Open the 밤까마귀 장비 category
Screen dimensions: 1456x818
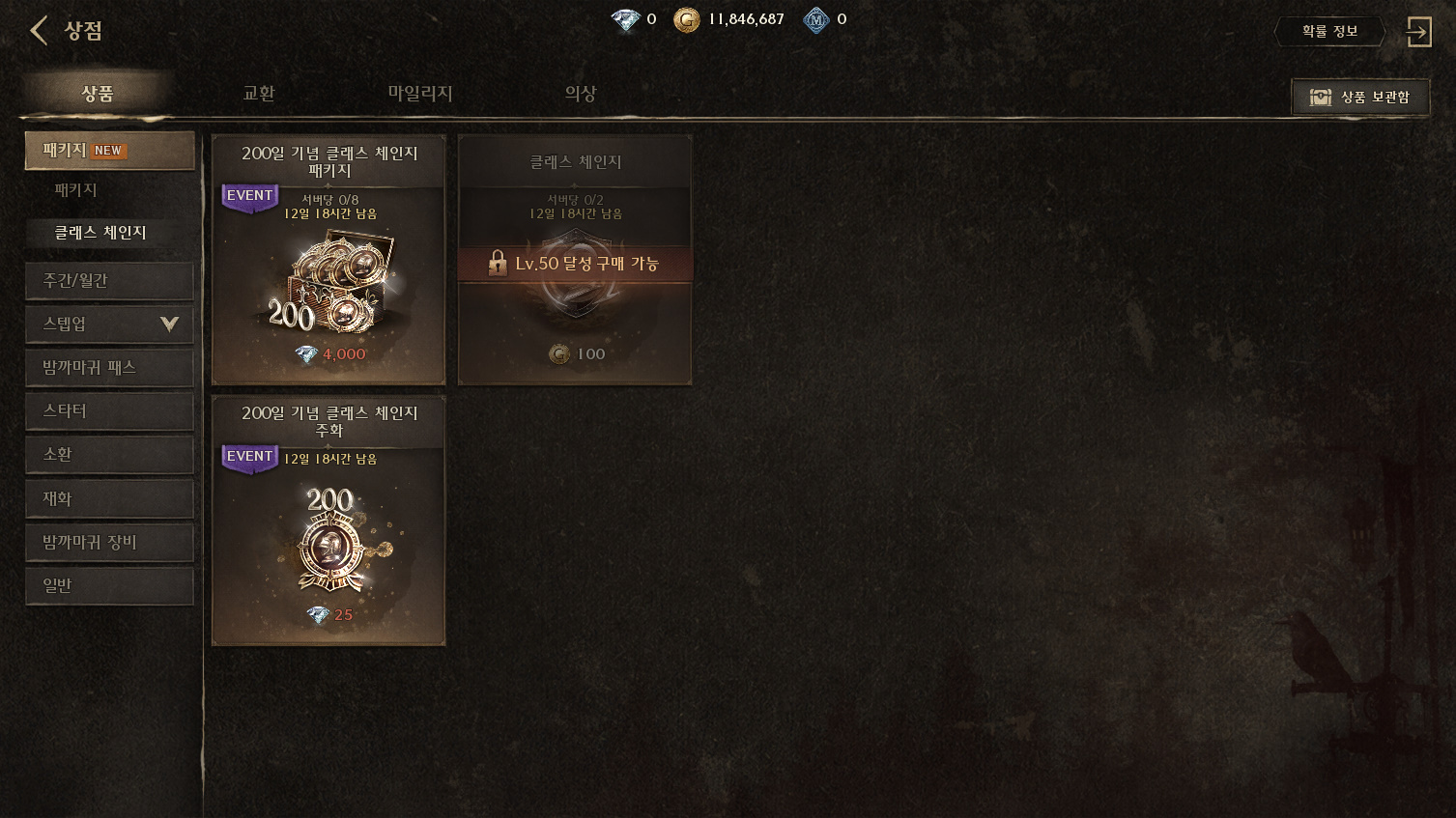(109, 543)
